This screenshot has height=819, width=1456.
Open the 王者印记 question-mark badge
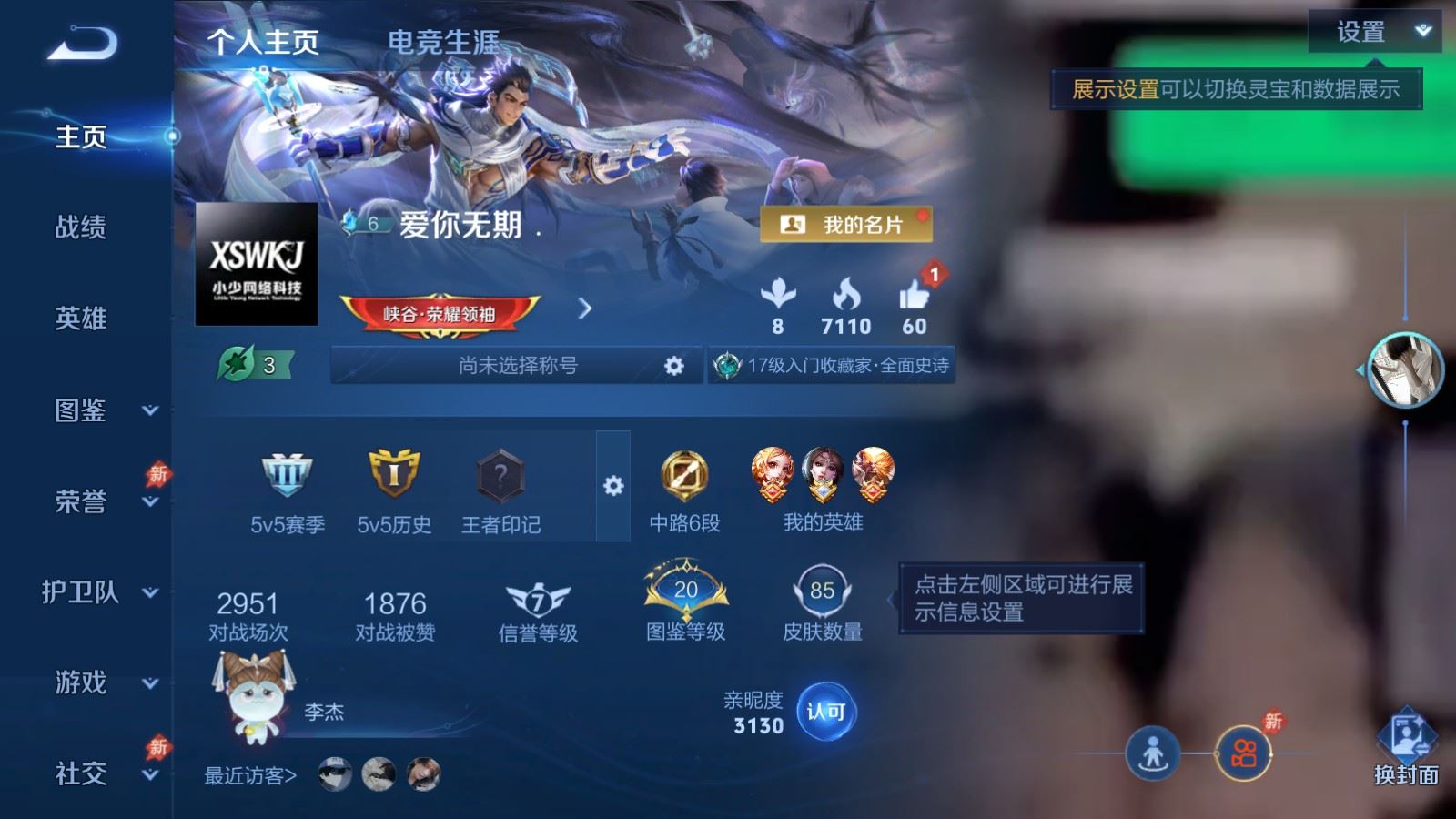pos(499,473)
